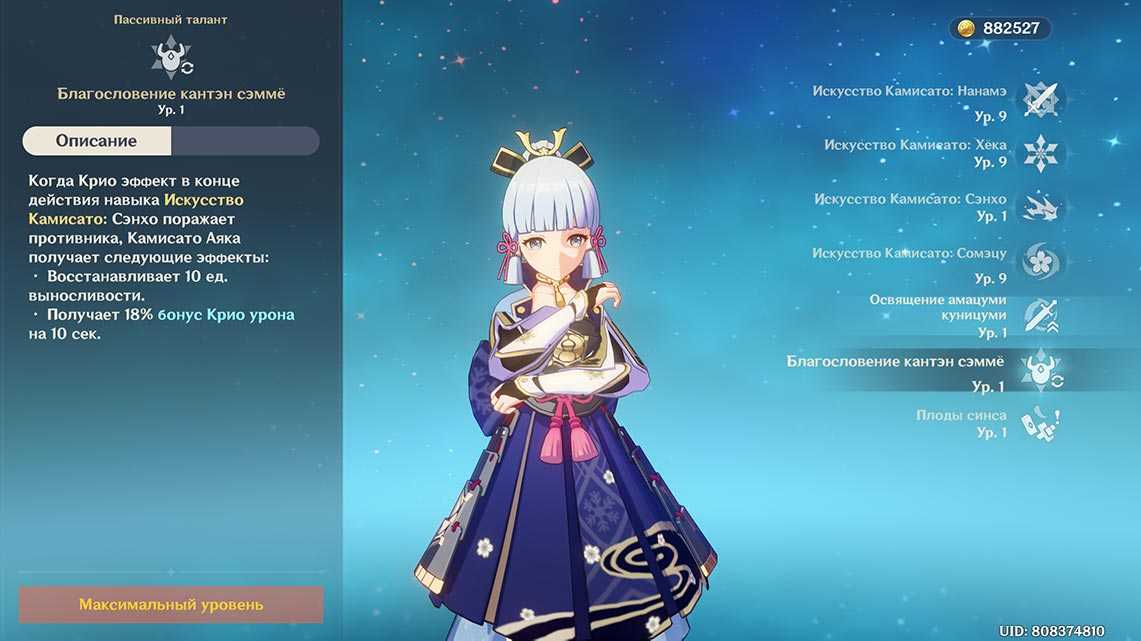
Task: Open Освящение амацуми куницуми passive talent
Action: (x=1040, y=316)
